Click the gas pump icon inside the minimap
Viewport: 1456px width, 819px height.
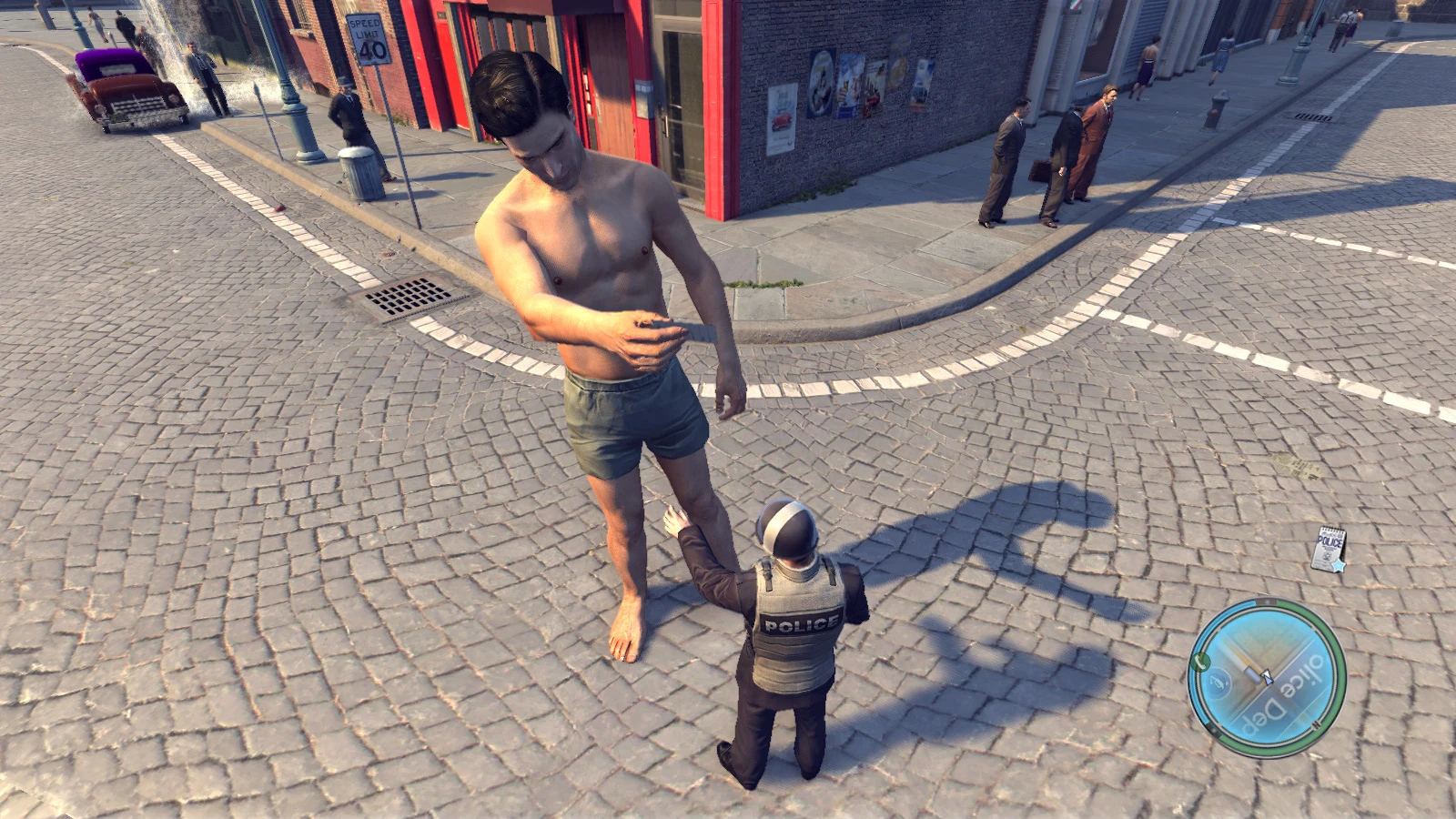pos(1218,681)
